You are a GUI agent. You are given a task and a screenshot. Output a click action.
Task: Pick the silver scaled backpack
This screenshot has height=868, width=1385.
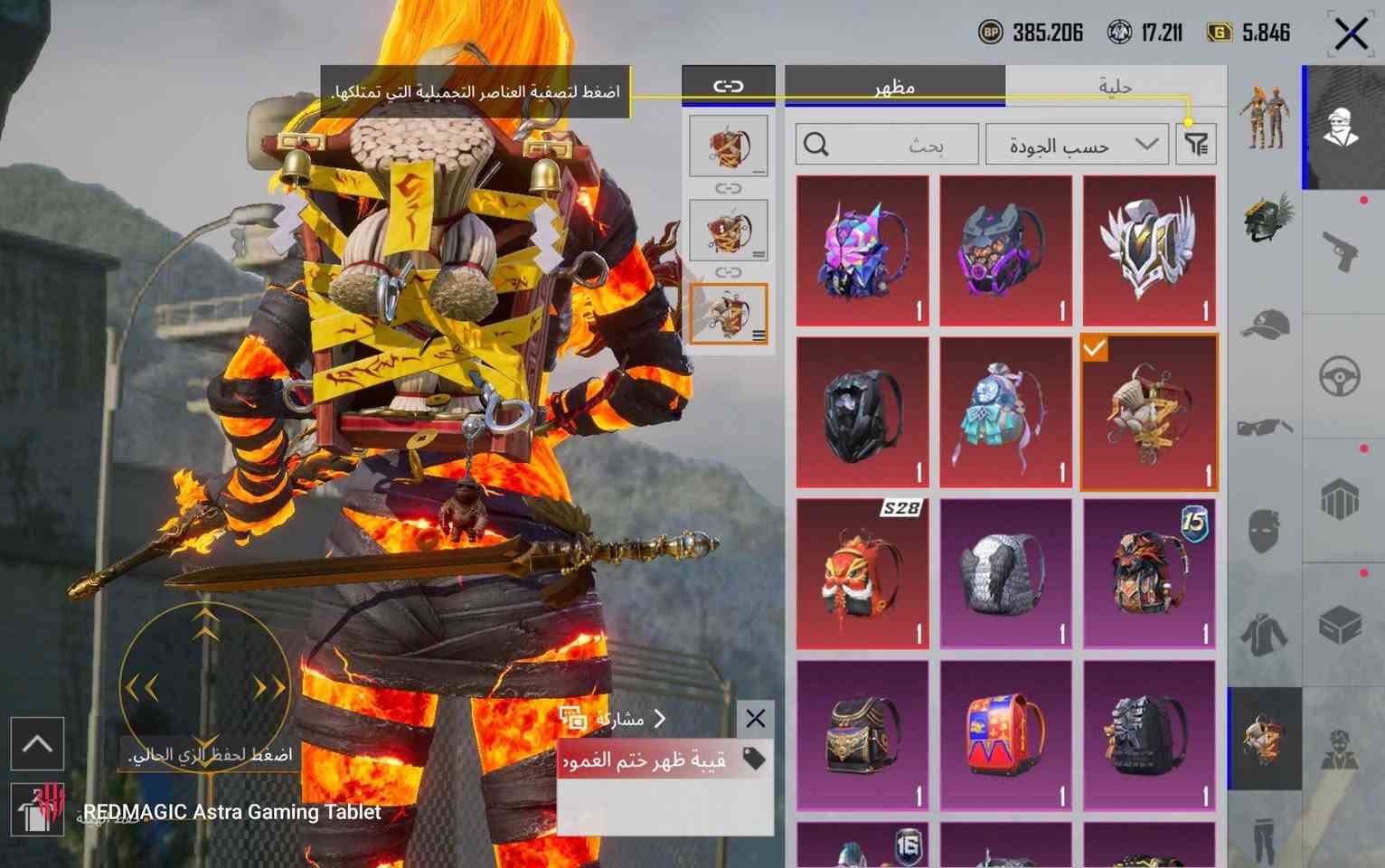pyautogui.click(x=1005, y=573)
